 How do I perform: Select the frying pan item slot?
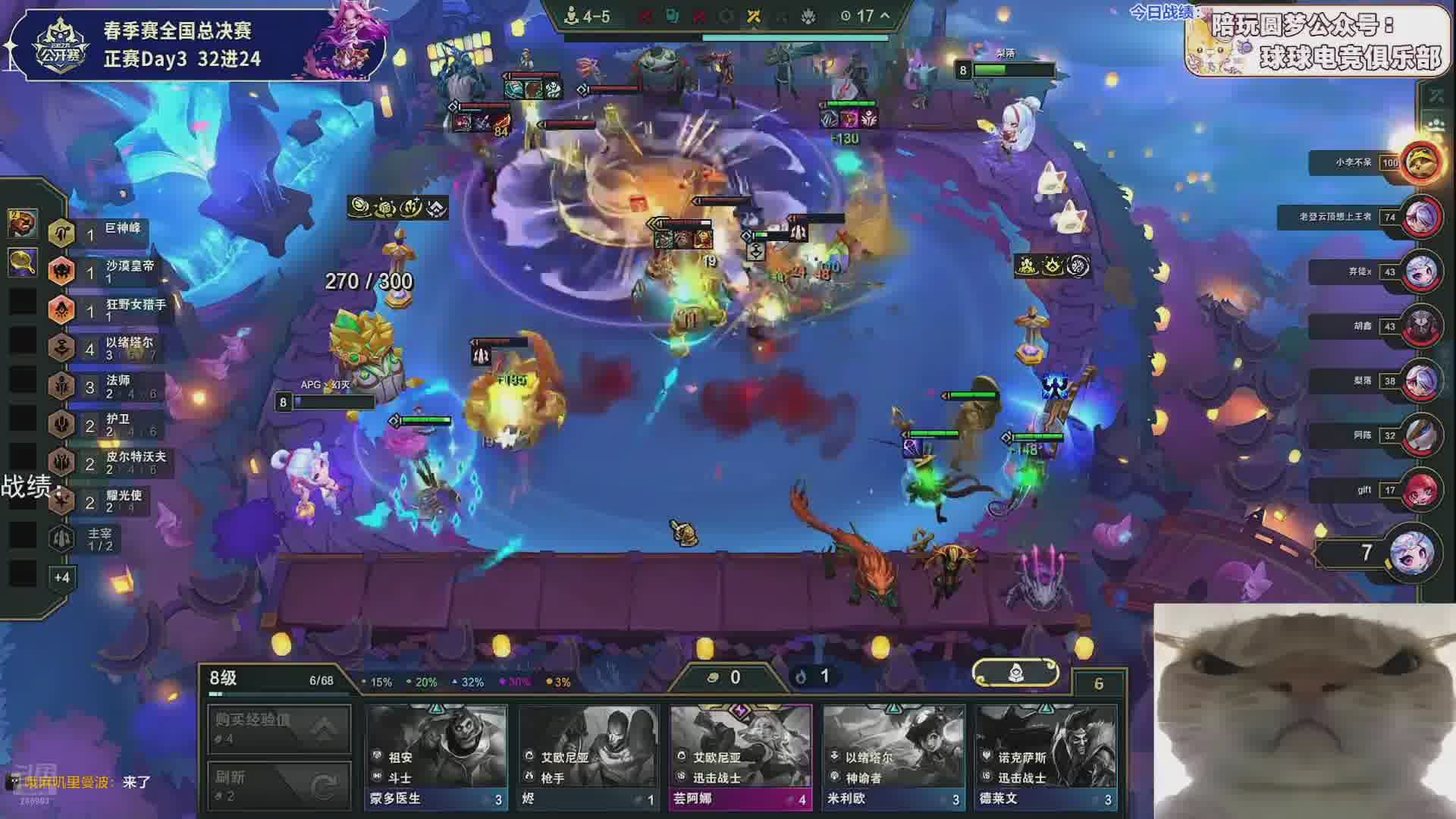[23, 262]
